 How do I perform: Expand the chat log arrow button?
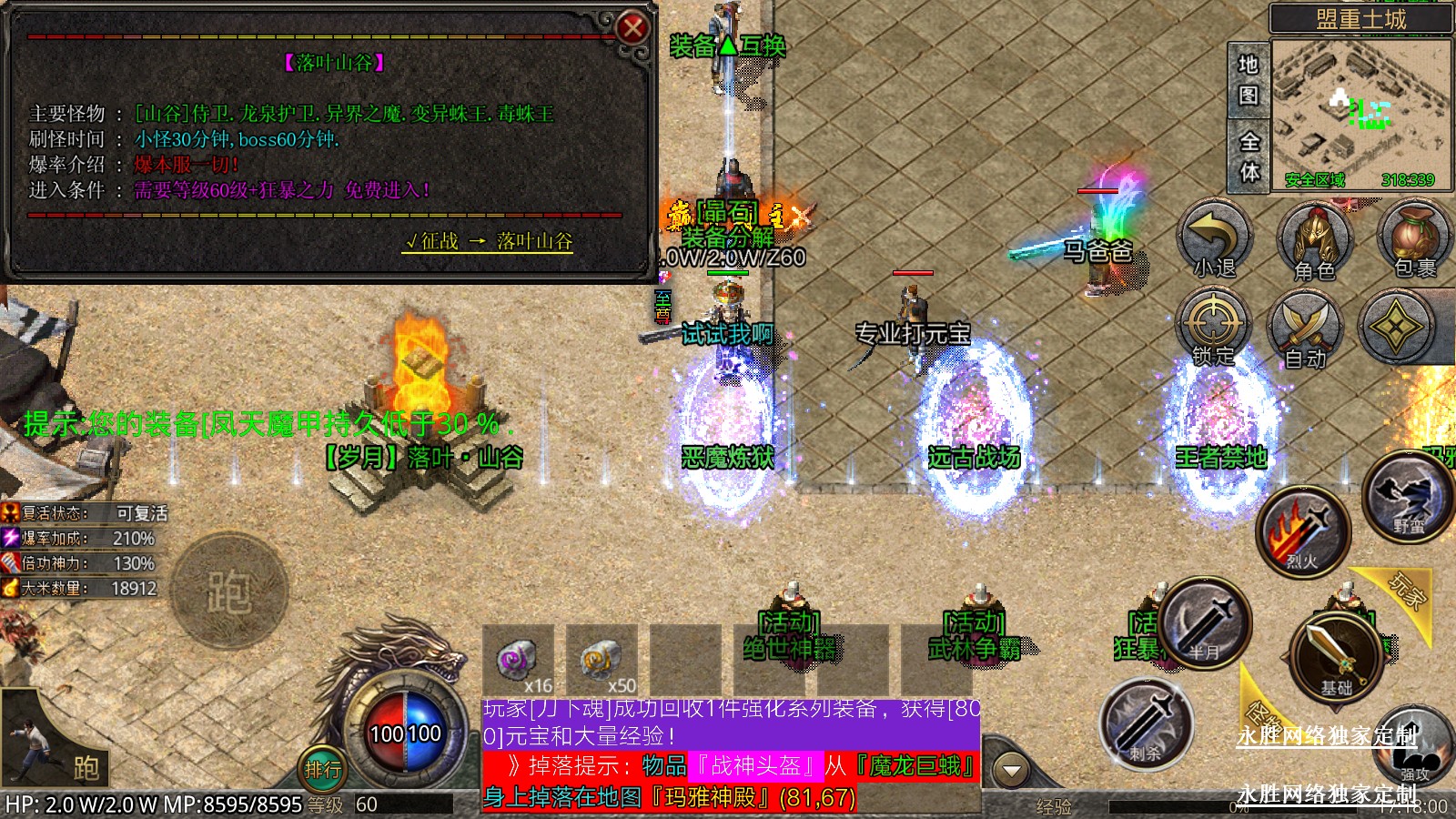pos(1011,771)
